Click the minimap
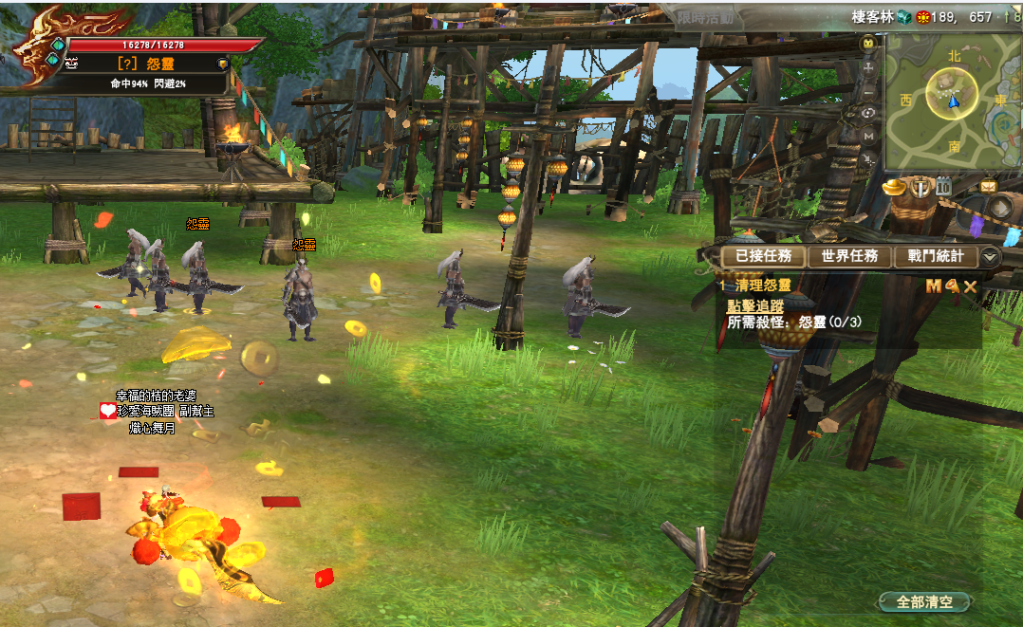This screenshot has width=1023, height=627. (953, 99)
